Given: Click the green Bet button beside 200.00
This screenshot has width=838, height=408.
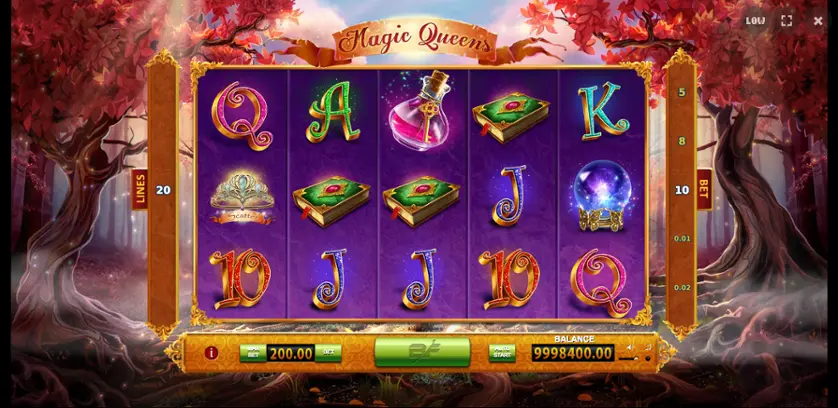Looking at the screenshot, I should [327, 353].
